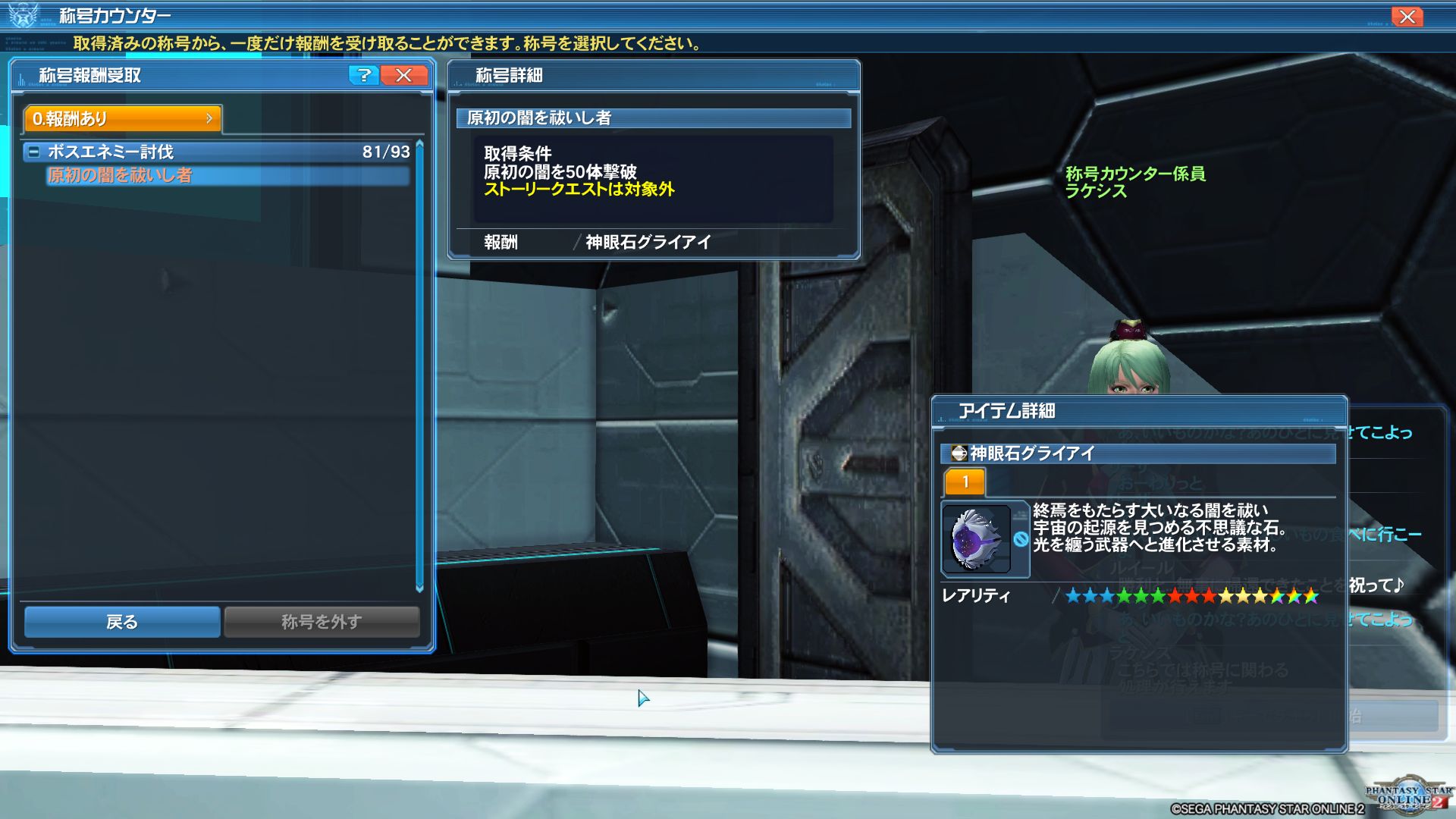The width and height of the screenshot is (1456, 819).
Task: Go back with the 戻る button
Action: 122,622
